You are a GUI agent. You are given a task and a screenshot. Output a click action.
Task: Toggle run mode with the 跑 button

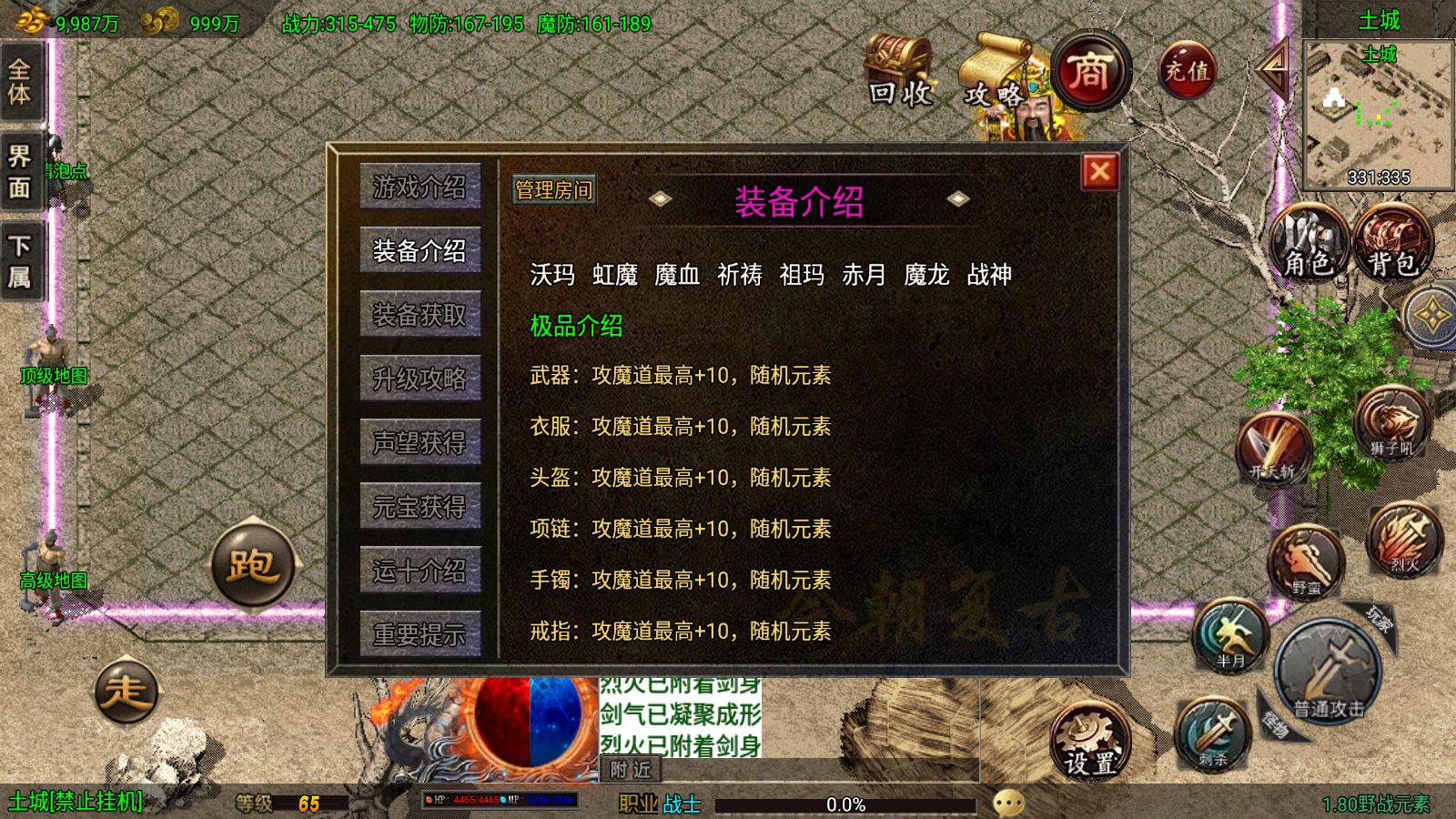253,567
